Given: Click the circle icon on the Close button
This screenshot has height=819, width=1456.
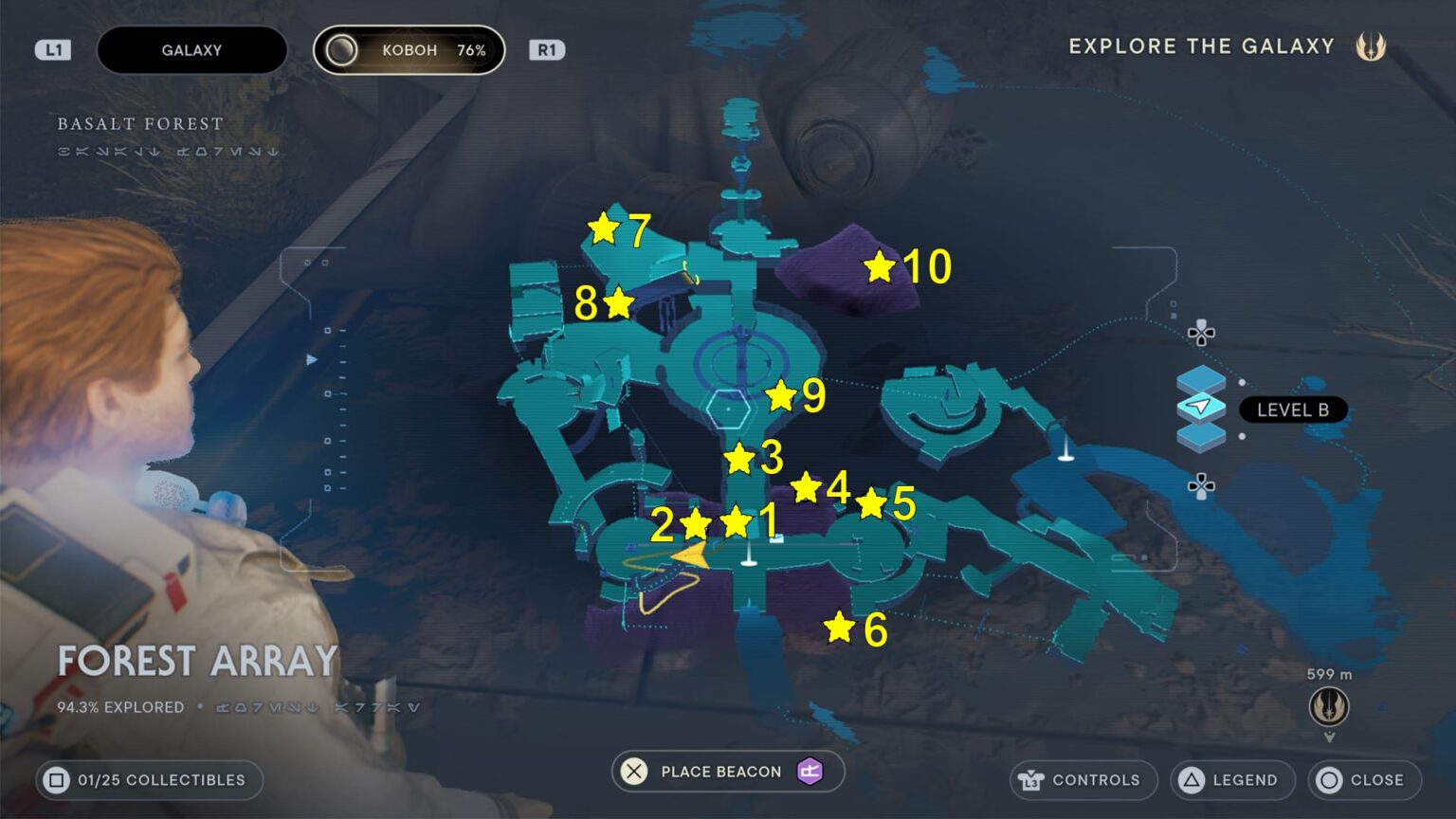Looking at the screenshot, I should click(1327, 780).
